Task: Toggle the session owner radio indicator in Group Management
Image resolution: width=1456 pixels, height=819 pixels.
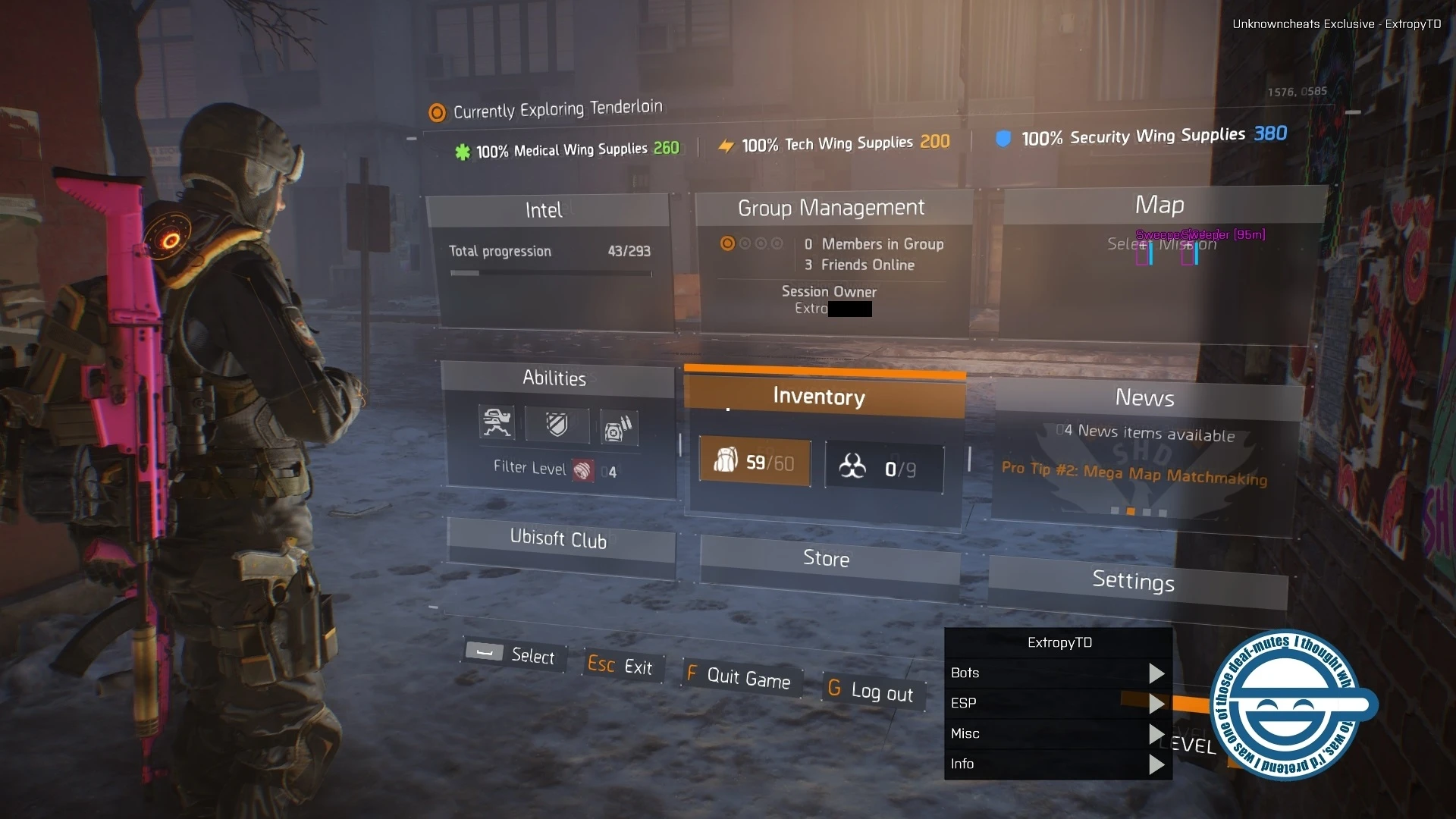Action: coord(728,243)
